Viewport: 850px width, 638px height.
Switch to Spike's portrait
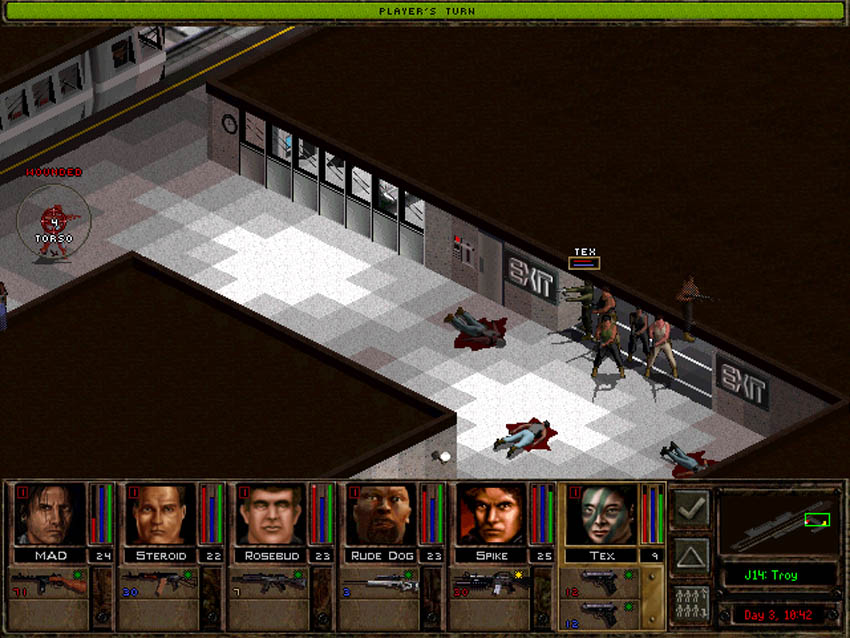click(490, 514)
